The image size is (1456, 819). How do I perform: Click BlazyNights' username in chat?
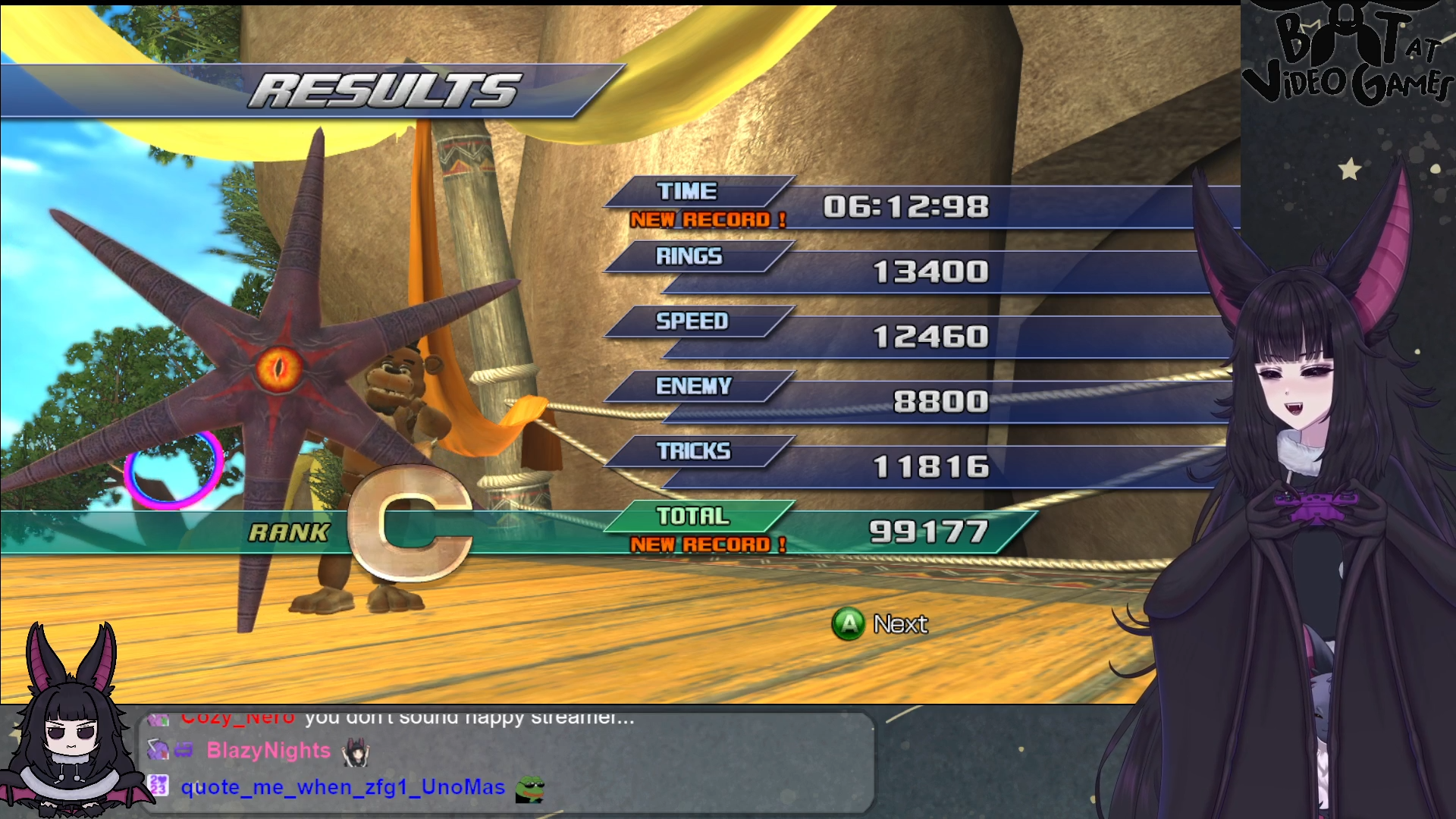click(x=268, y=751)
